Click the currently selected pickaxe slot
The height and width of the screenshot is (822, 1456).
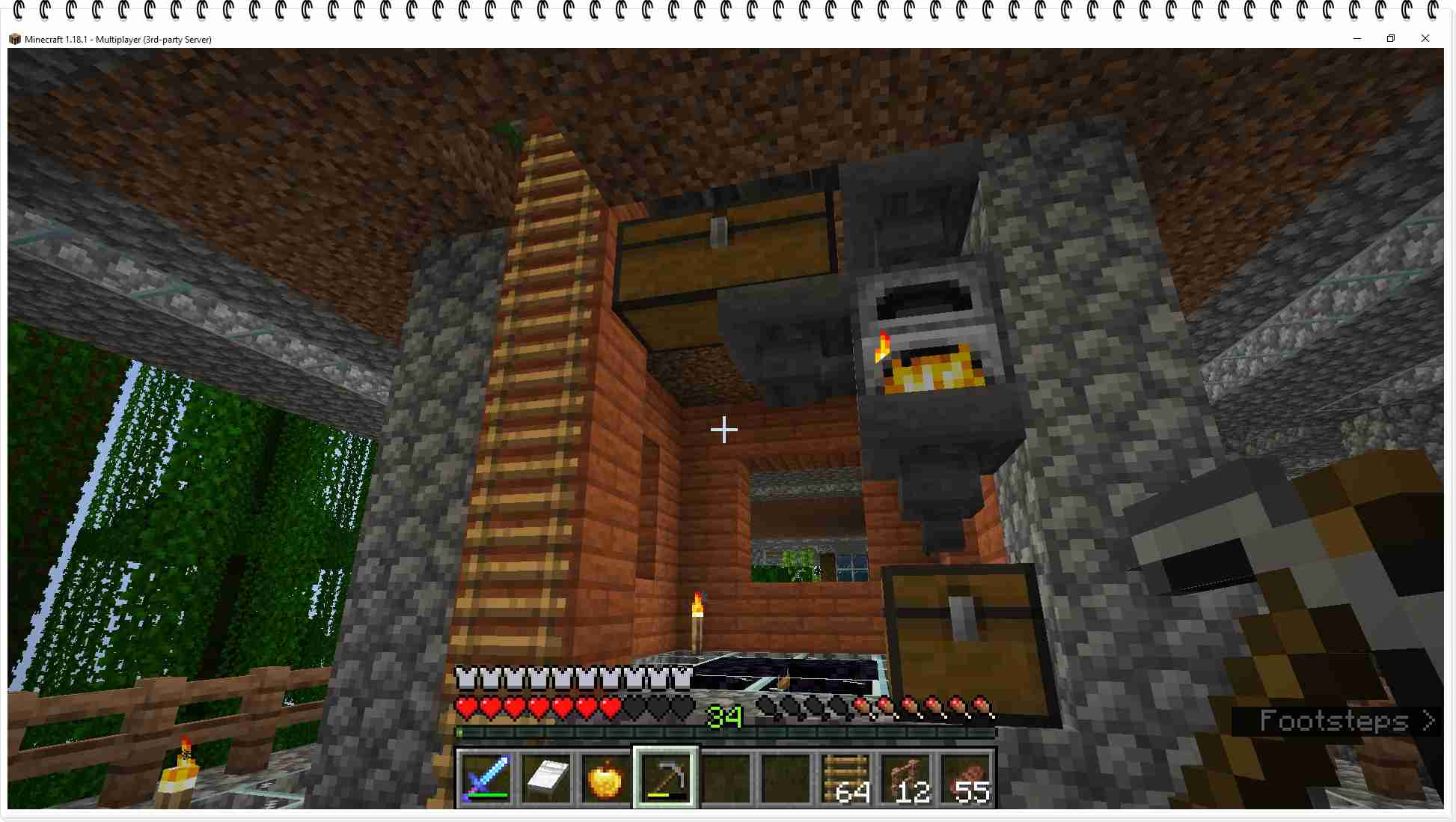pyautogui.click(x=665, y=779)
